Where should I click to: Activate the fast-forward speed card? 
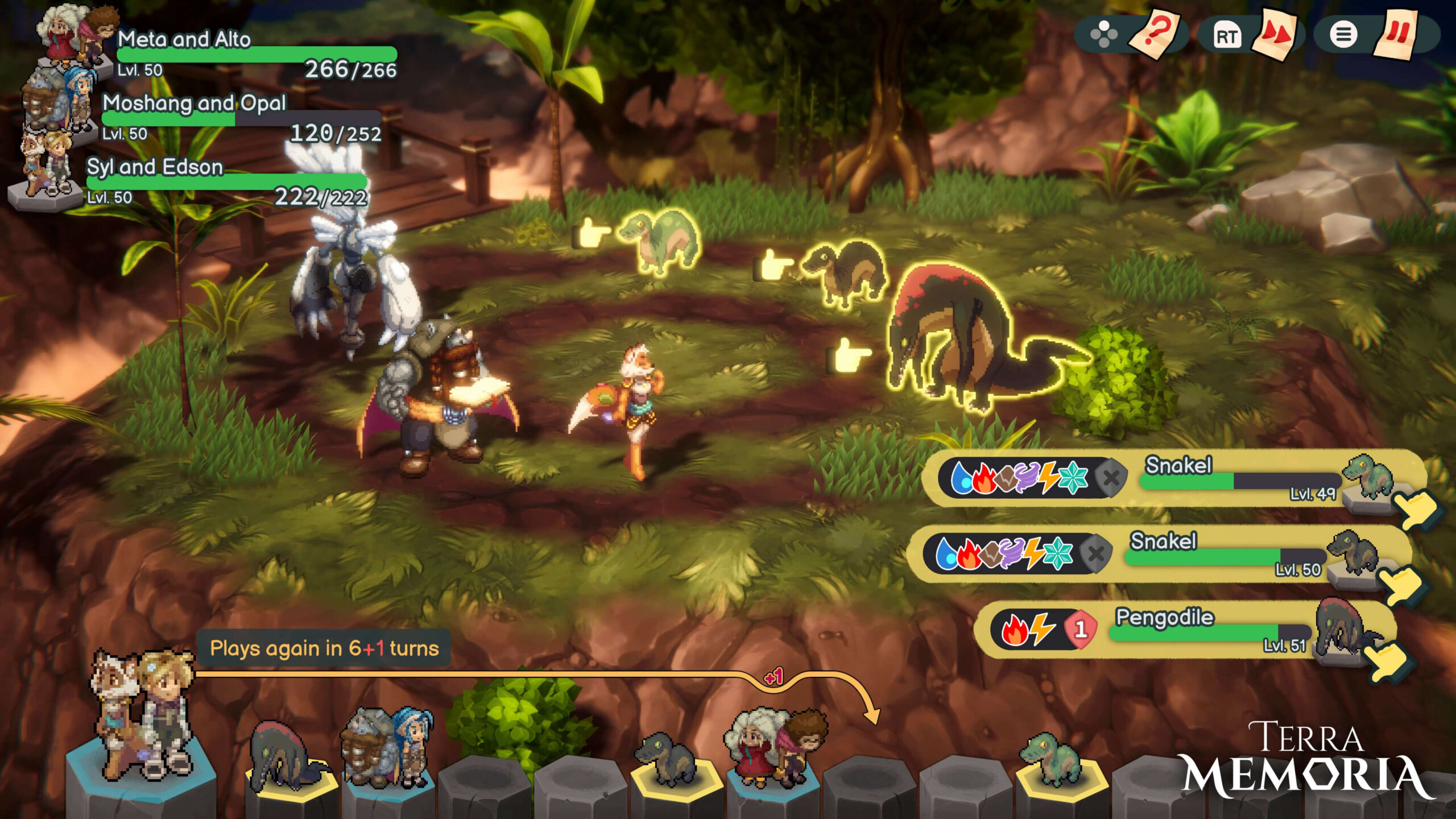1278,34
